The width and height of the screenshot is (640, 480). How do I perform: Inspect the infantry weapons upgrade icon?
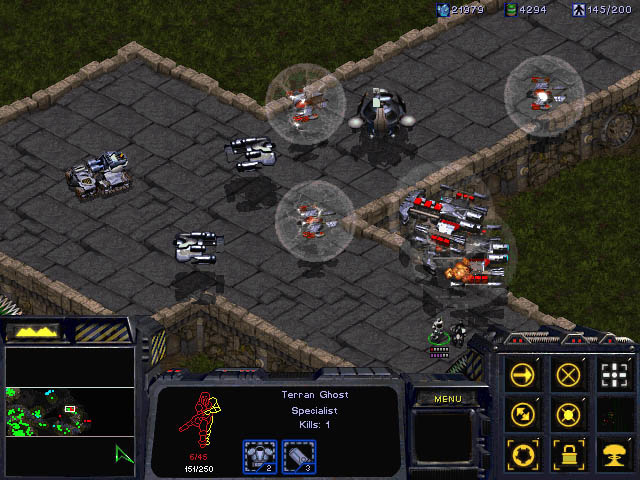[298, 456]
